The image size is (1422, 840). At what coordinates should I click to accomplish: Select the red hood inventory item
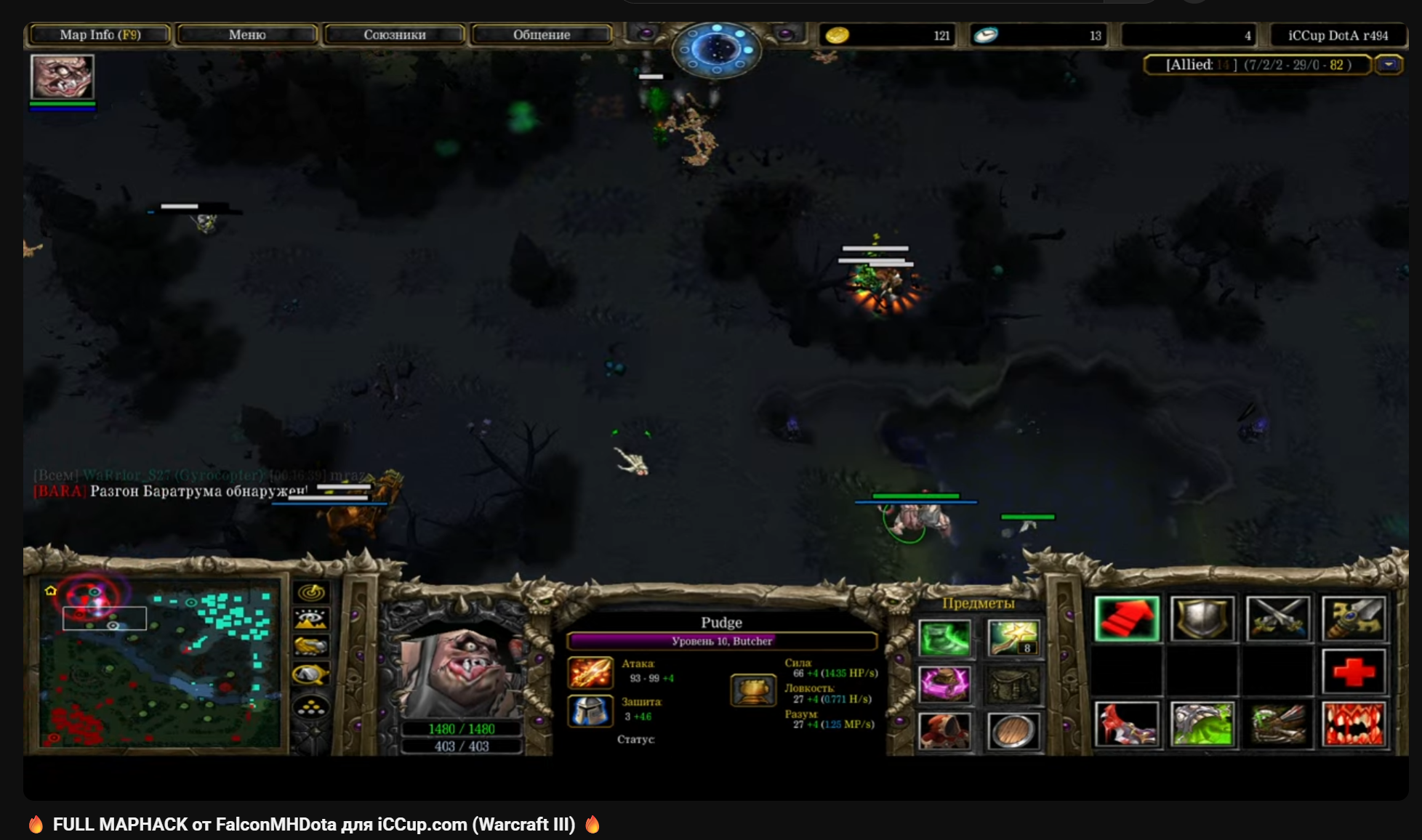(x=944, y=730)
